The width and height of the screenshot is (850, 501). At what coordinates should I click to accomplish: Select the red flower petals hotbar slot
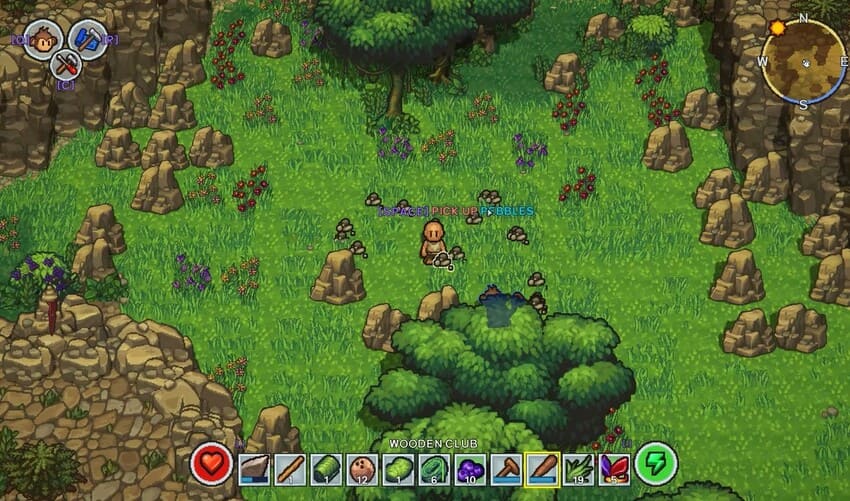[613, 467]
